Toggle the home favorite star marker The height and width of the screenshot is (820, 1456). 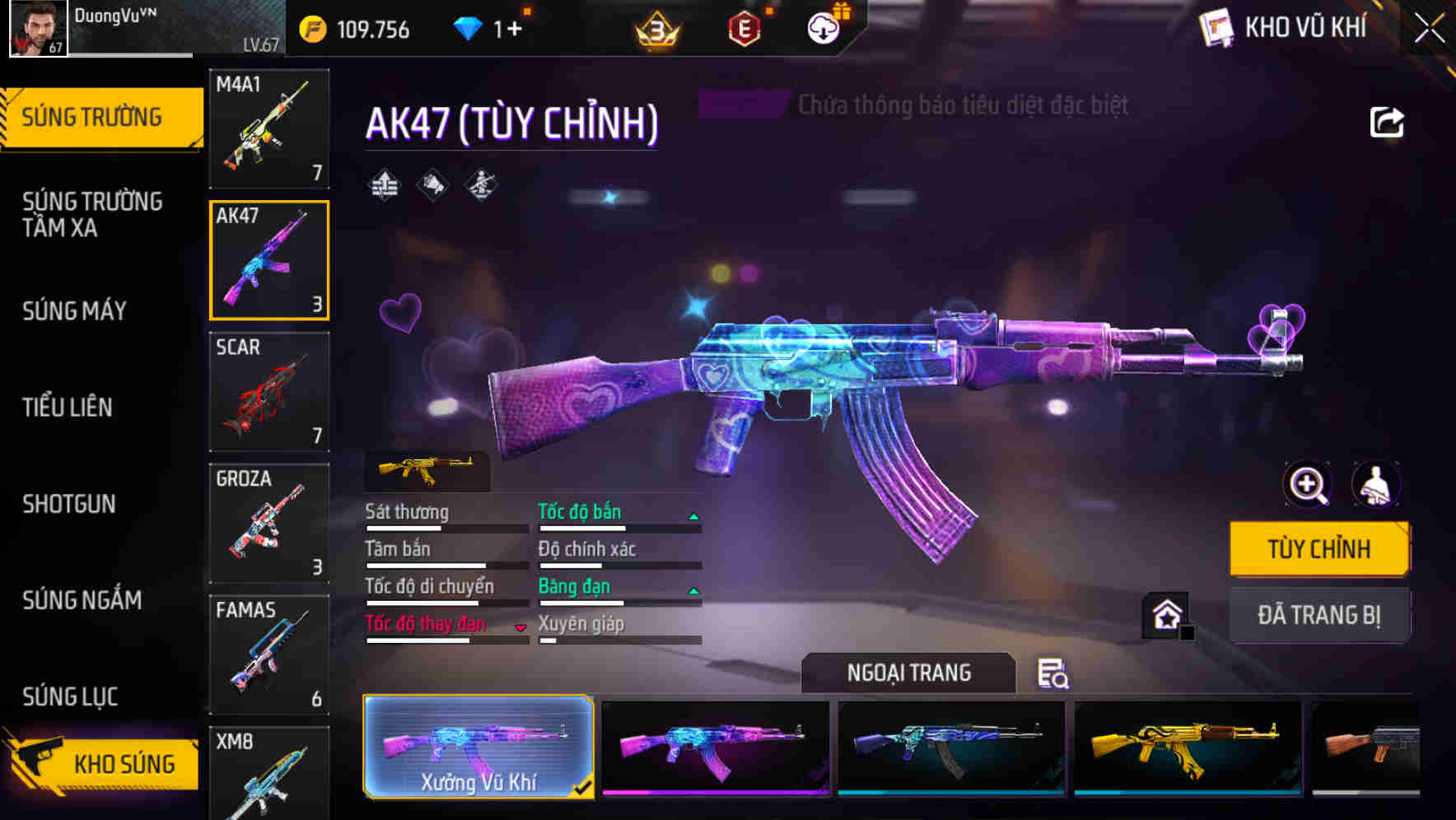coord(1166,613)
